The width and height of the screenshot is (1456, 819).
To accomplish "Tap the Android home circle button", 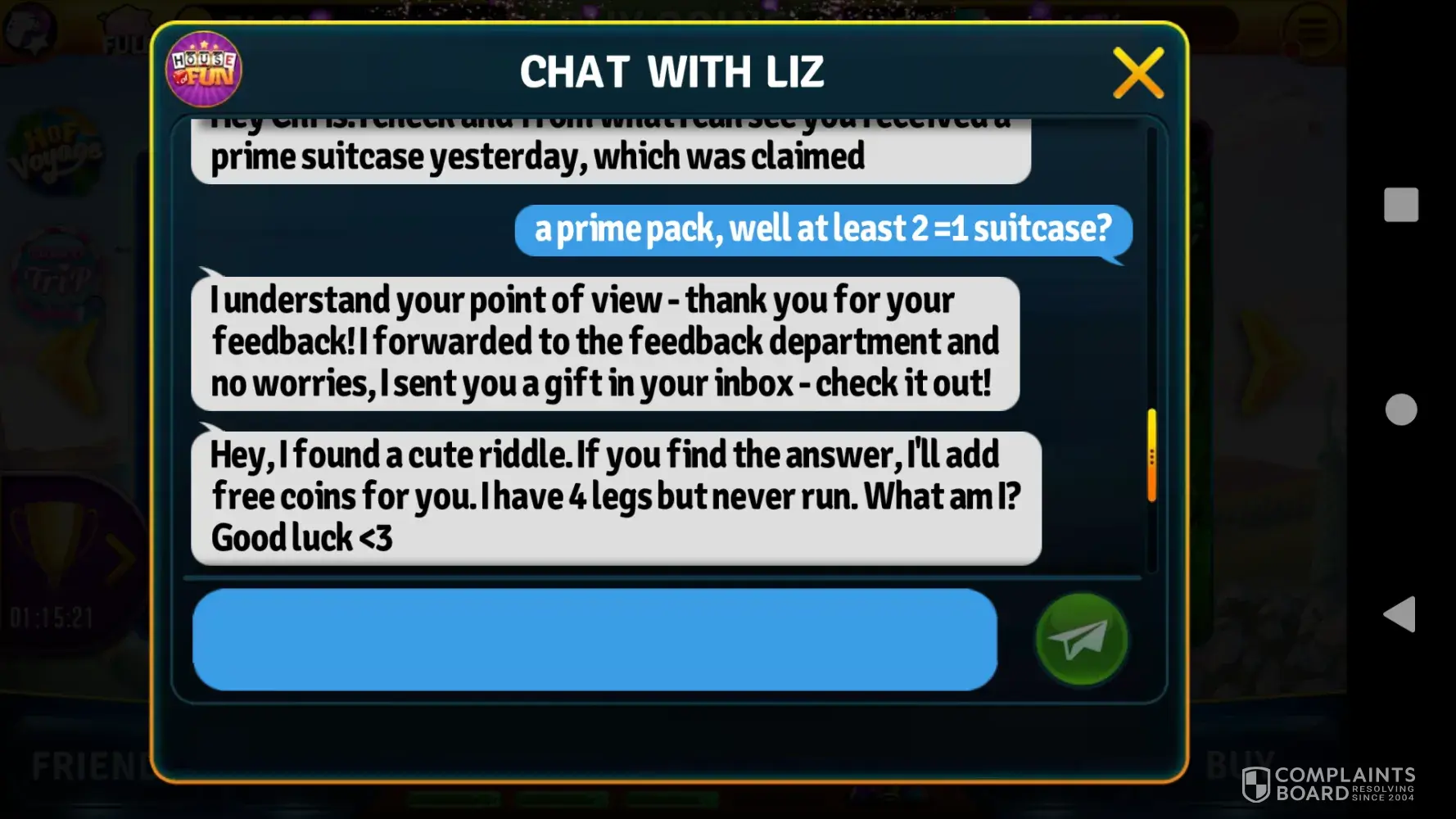I will coord(1400,409).
